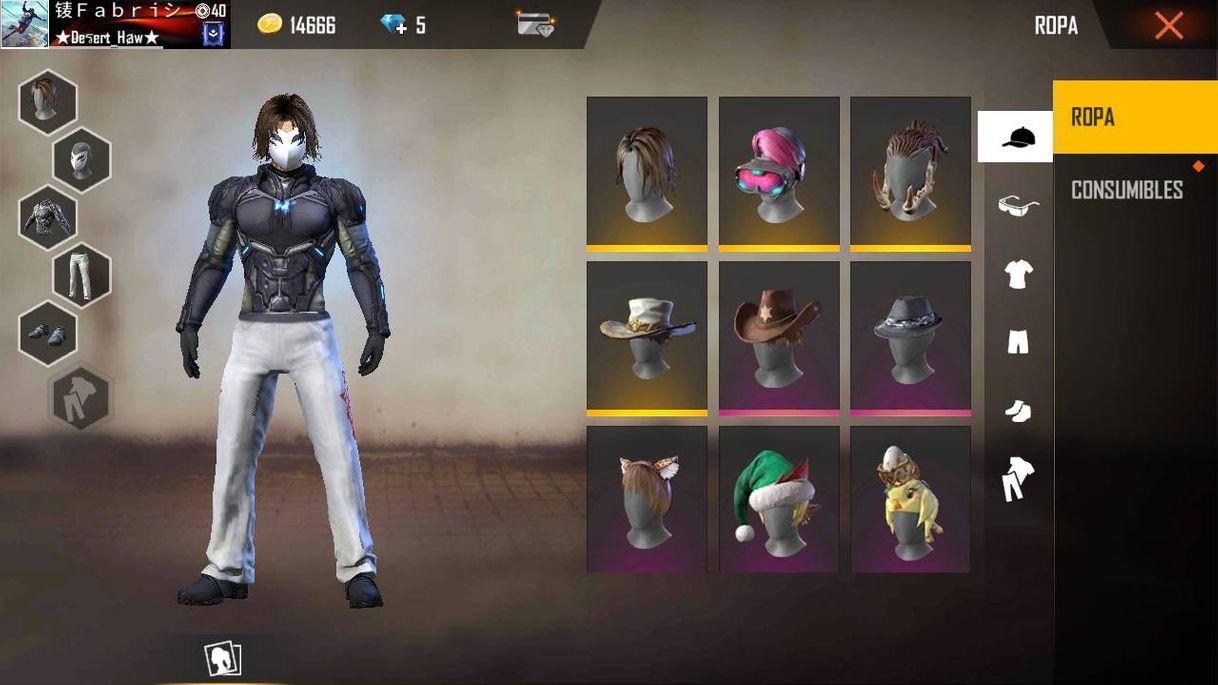View the shoes category
1218x685 pixels.
pos(1018,410)
